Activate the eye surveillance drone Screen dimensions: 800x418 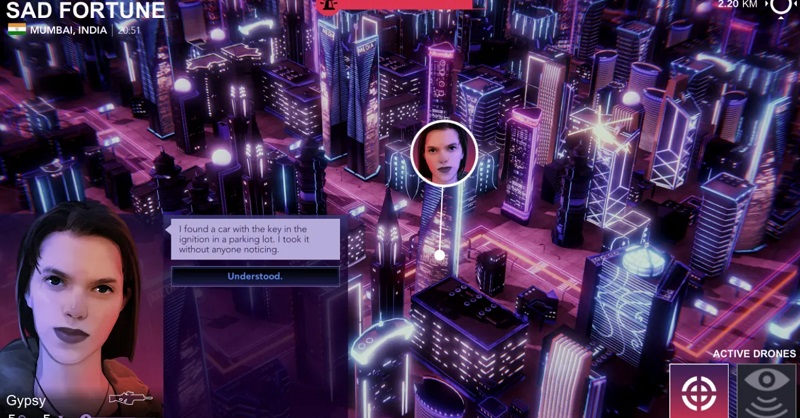click(768, 391)
